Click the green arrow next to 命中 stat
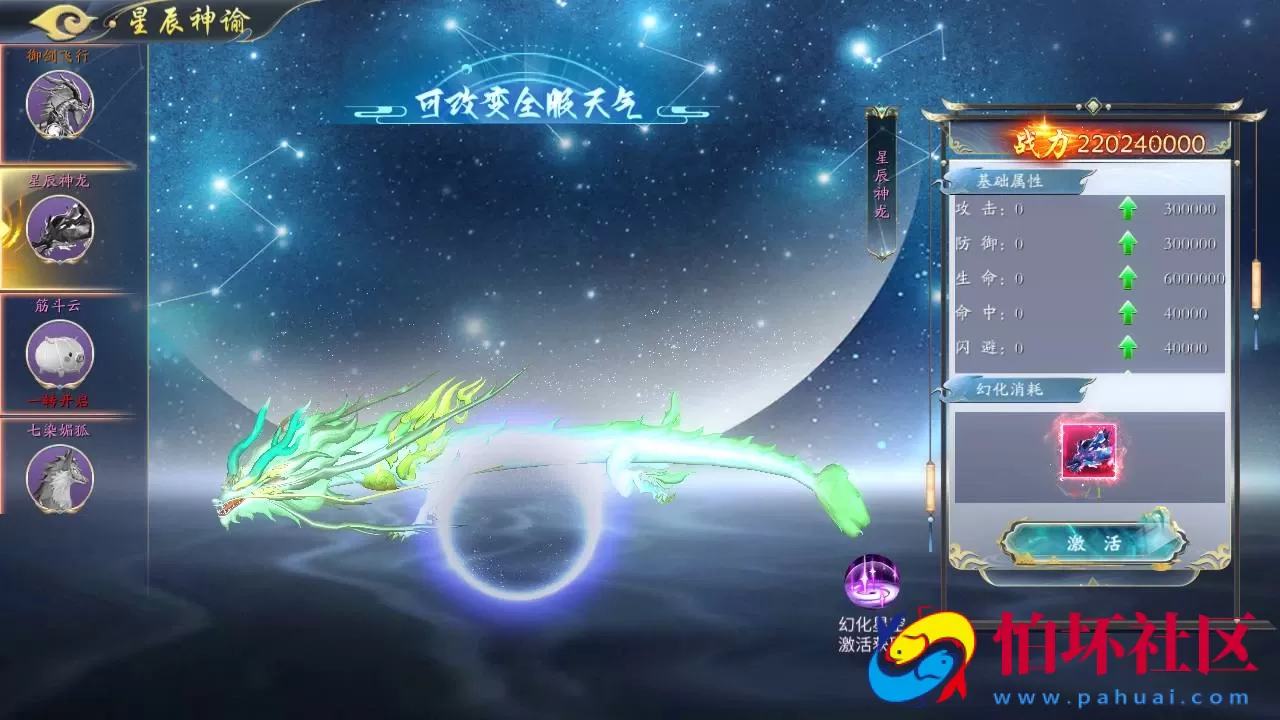The width and height of the screenshot is (1280, 720). tap(1128, 313)
